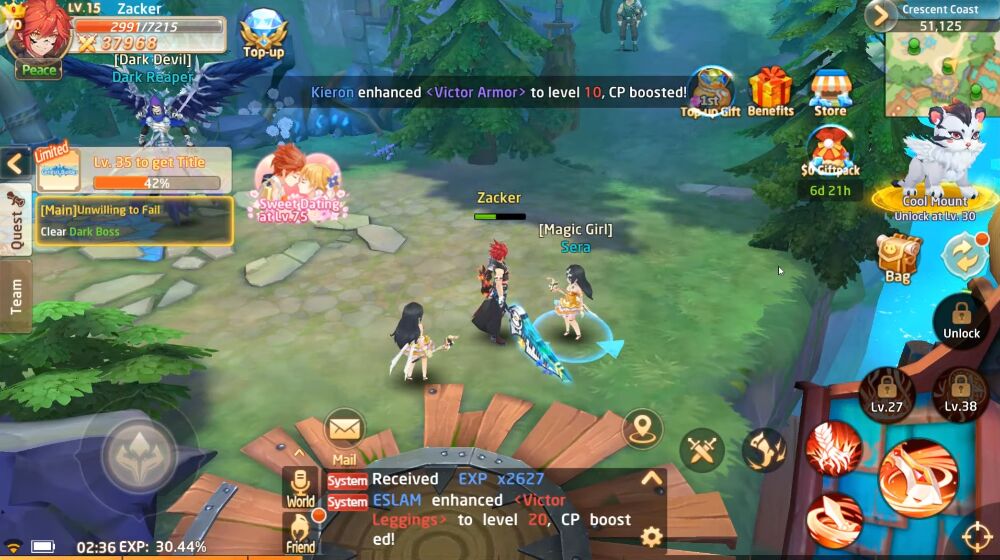The image size is (1000, 560).
Task: Open the Mail inbox
Action: (344, 433)
